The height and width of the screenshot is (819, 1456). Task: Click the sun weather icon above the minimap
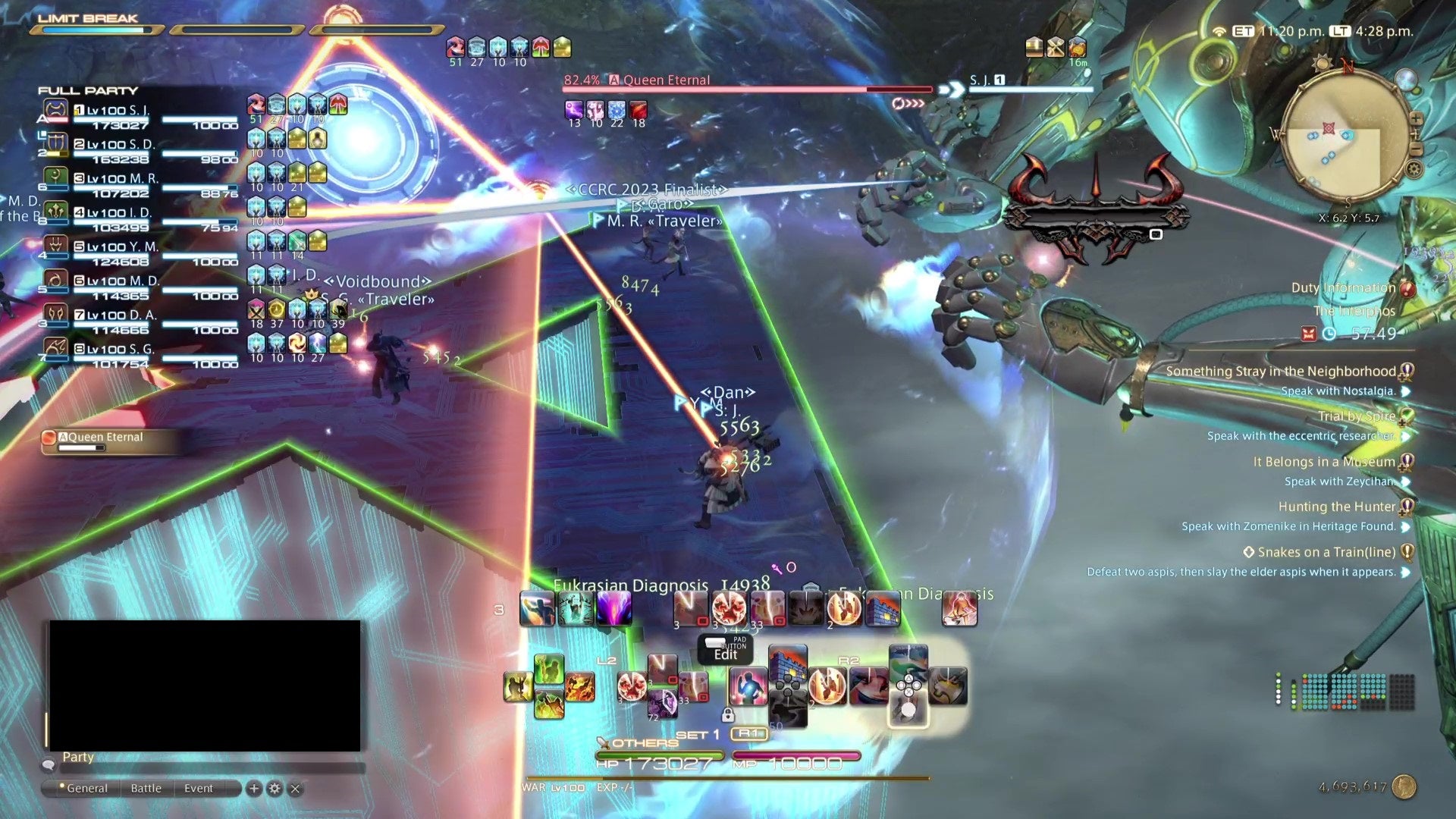1321,64
